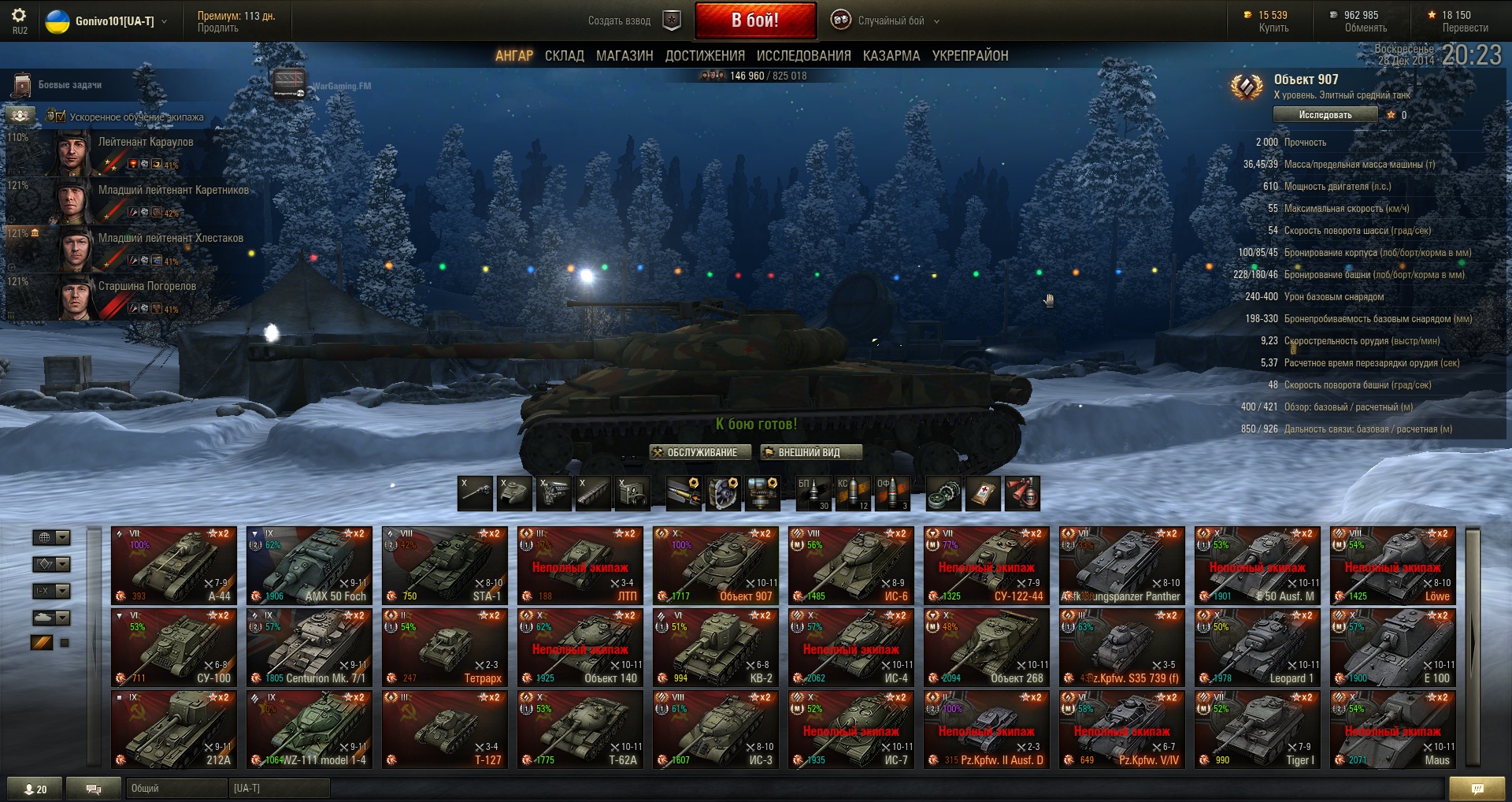Image resolution: width=1512 pixels, height=802 pixels.
Task: Open the СКЛАД depot tab
Action: click(x=564, y=56)
